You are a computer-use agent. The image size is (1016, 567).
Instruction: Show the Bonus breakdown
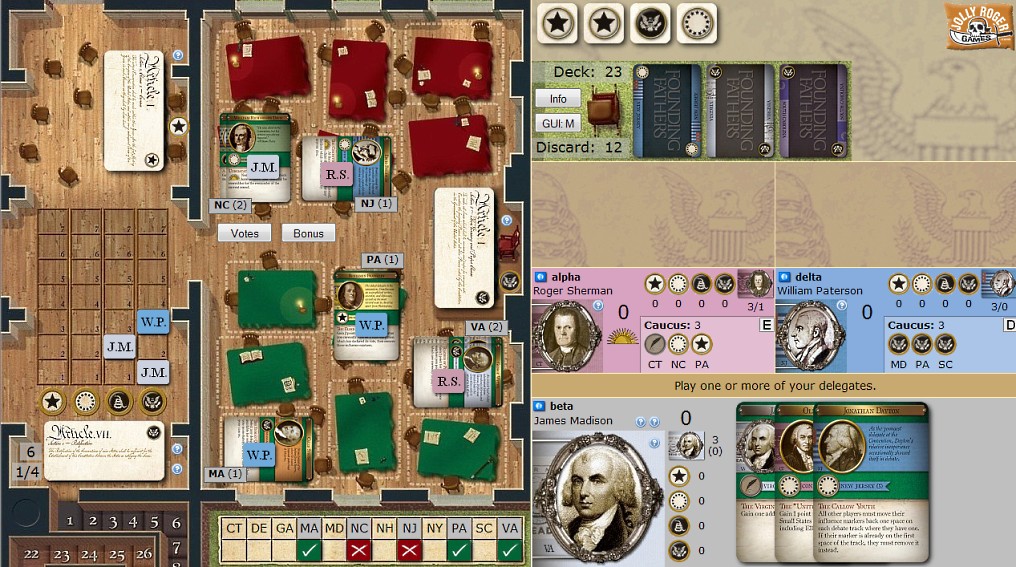tap(308, 233)
